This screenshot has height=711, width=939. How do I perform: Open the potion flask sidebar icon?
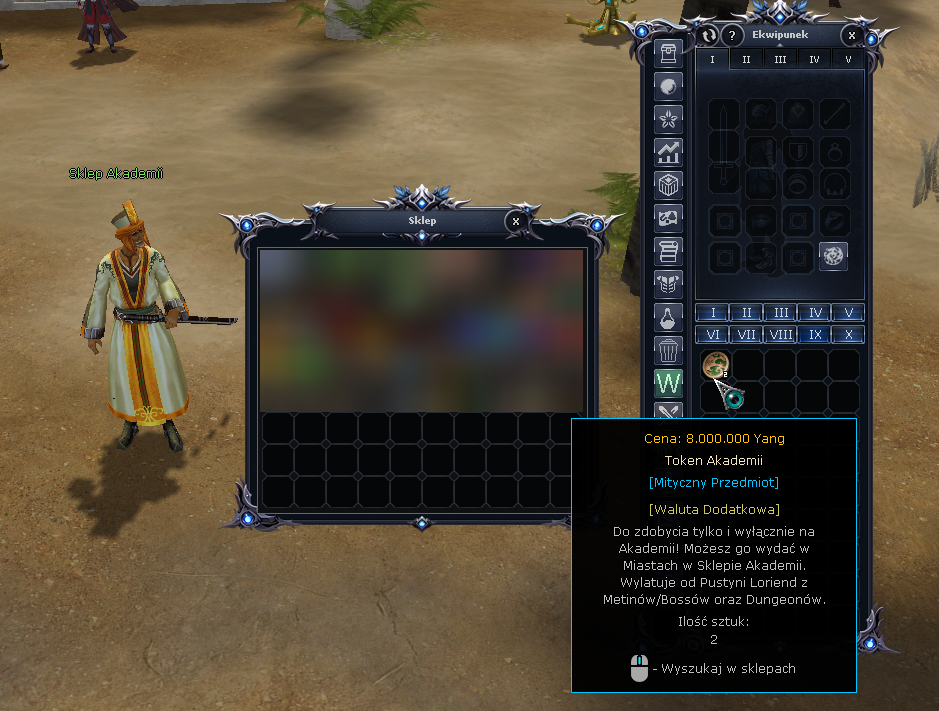click(668, 318)
